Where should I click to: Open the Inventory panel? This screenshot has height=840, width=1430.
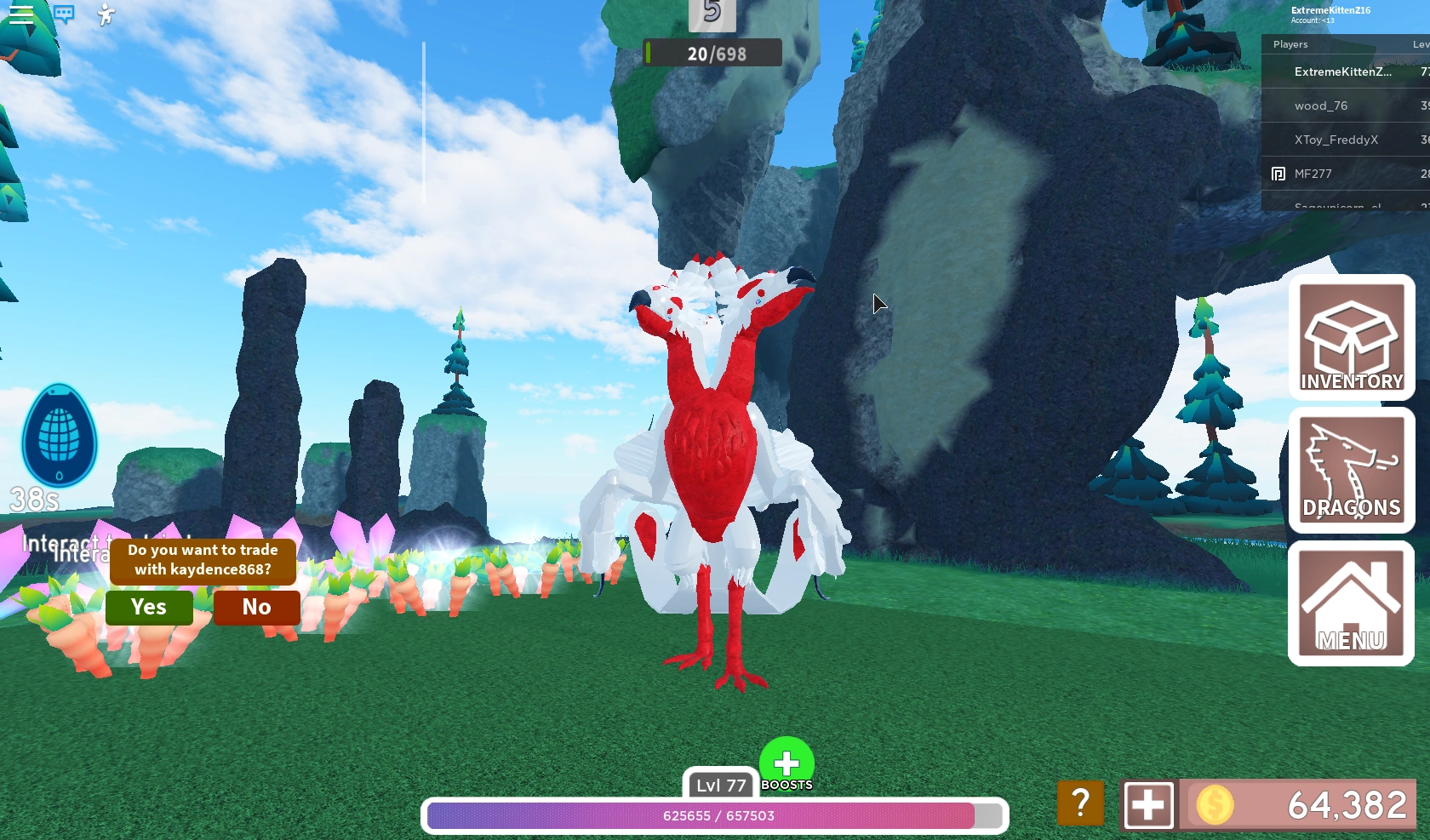pyautogui.click(x=1352, y=339)
